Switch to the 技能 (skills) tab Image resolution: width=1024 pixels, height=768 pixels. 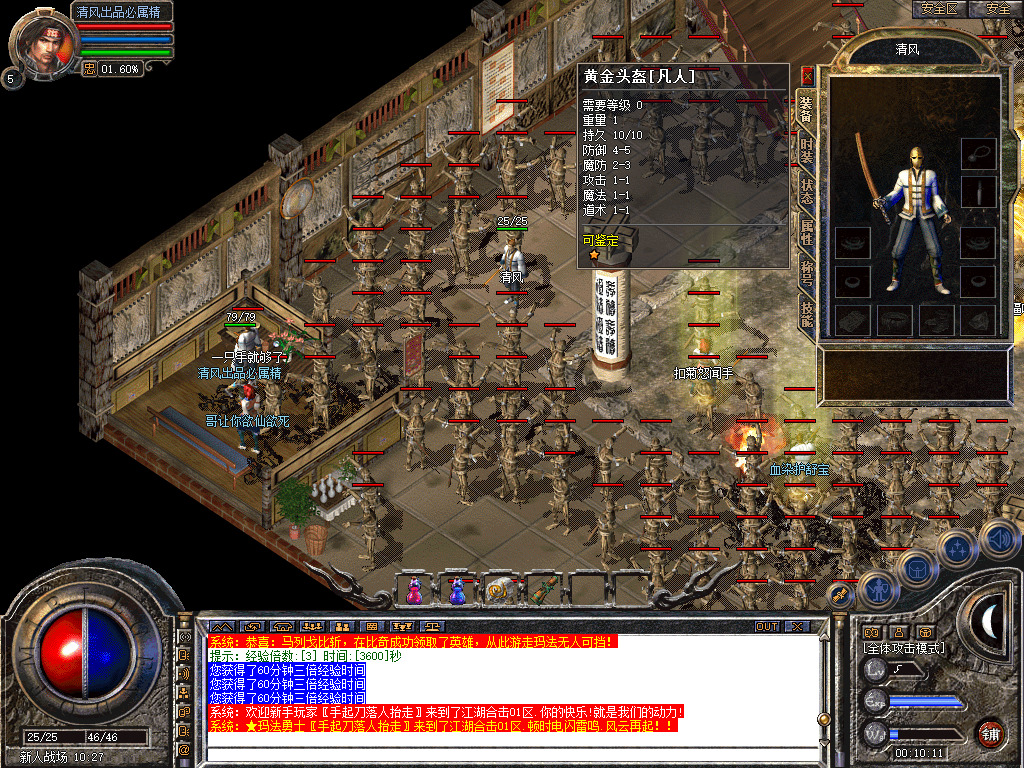[806, 313]
